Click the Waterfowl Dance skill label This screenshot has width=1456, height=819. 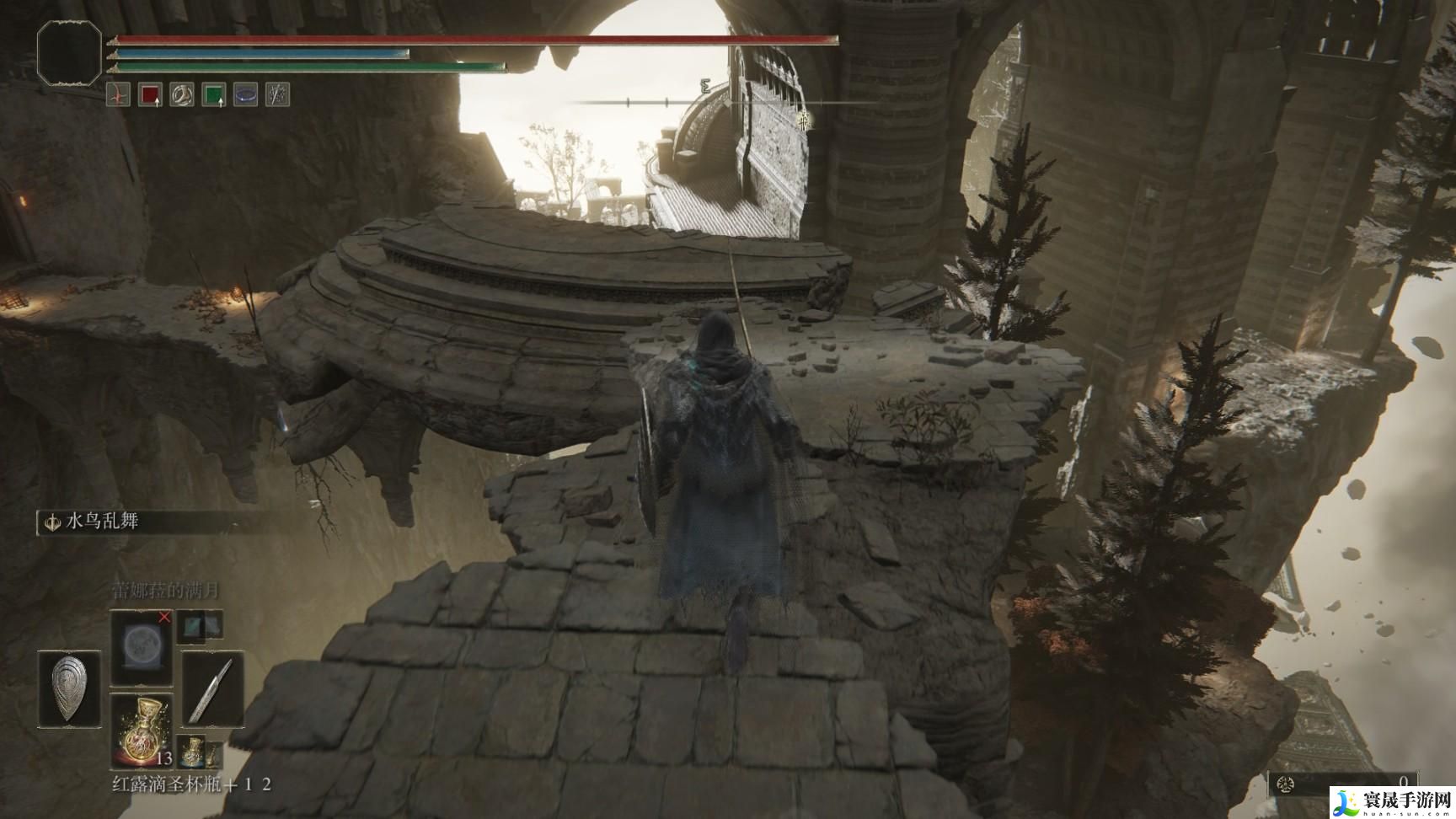point(101,522)
